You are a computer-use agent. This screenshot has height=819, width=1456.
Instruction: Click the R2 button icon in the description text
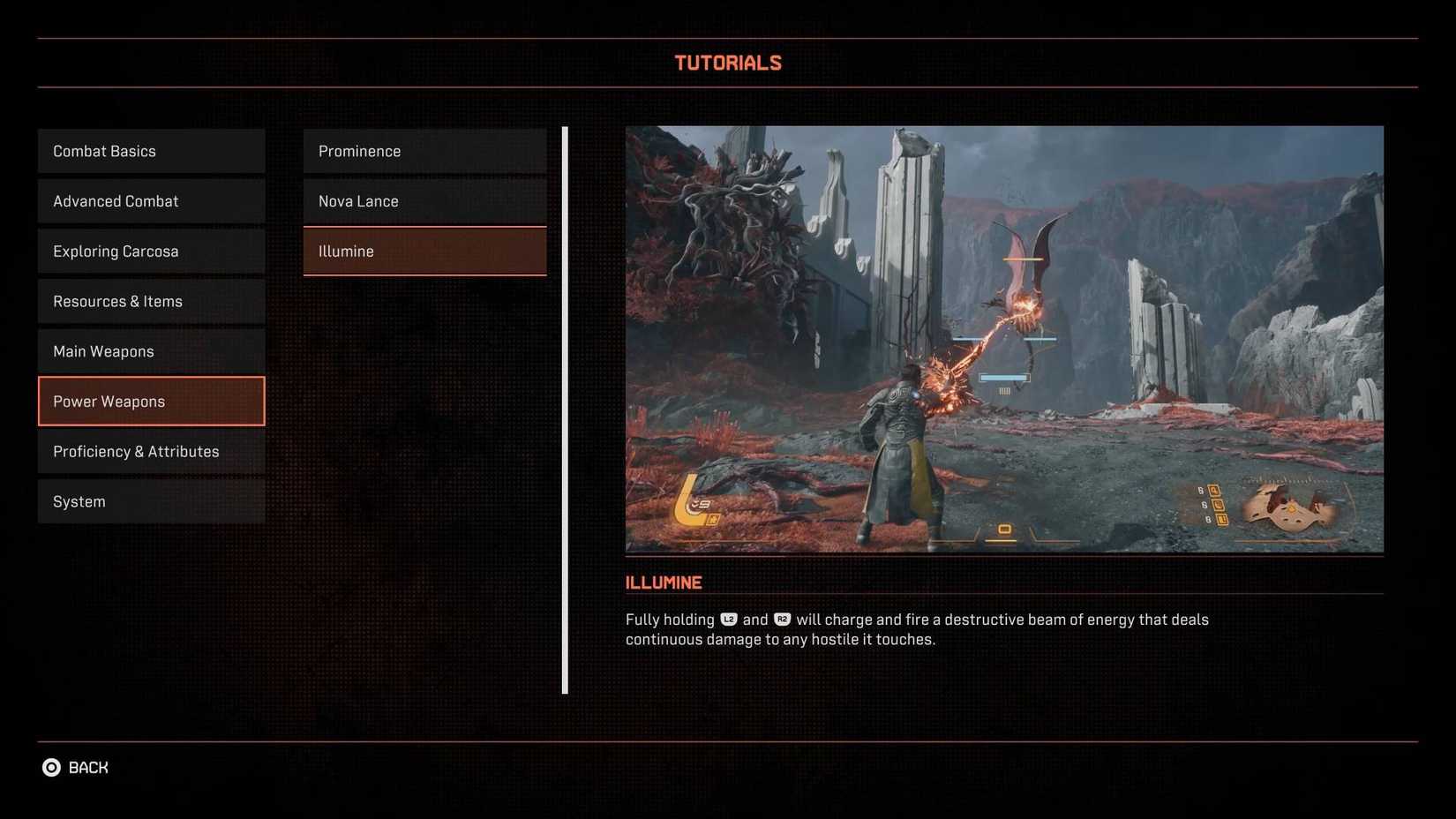click(x=782, y=619)
